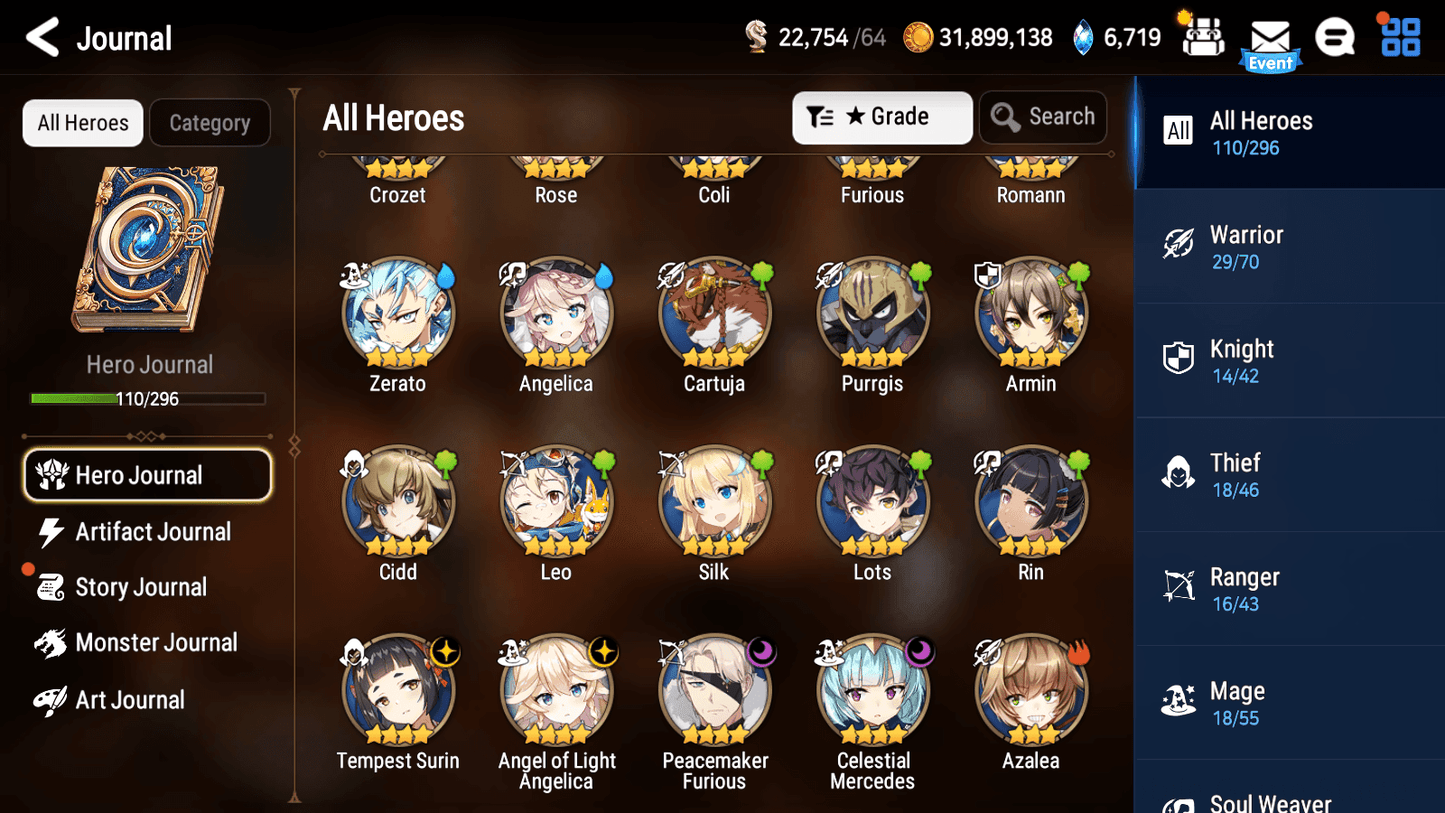The width and height of the screenshot is (1445, 813).
Task: Click the back arrow next to Journal
Action: pyautogui.click(x=43, y=36)
